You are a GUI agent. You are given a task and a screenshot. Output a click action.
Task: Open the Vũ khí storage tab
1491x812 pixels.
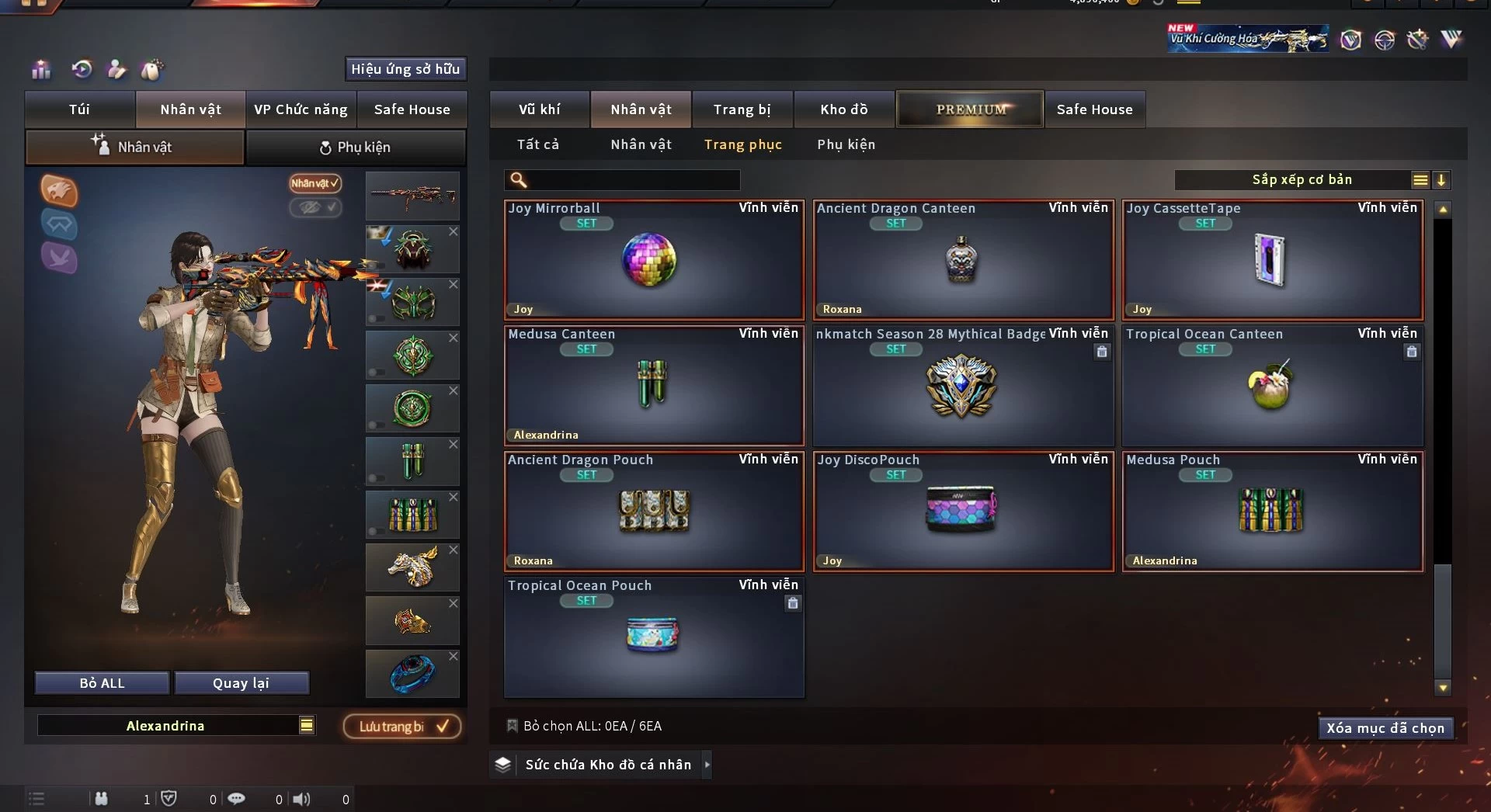539,109
